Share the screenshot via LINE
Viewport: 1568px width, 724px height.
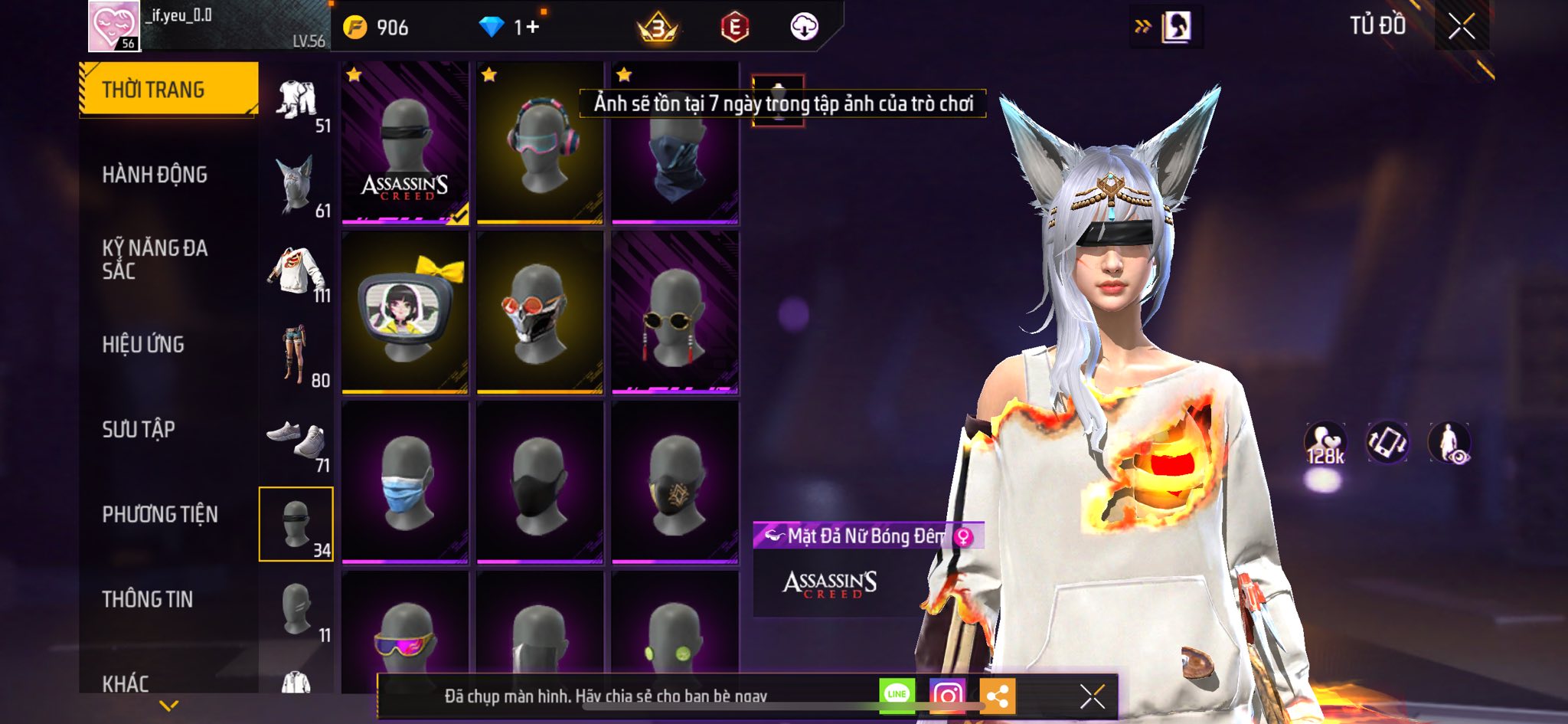tap(897, 696)
